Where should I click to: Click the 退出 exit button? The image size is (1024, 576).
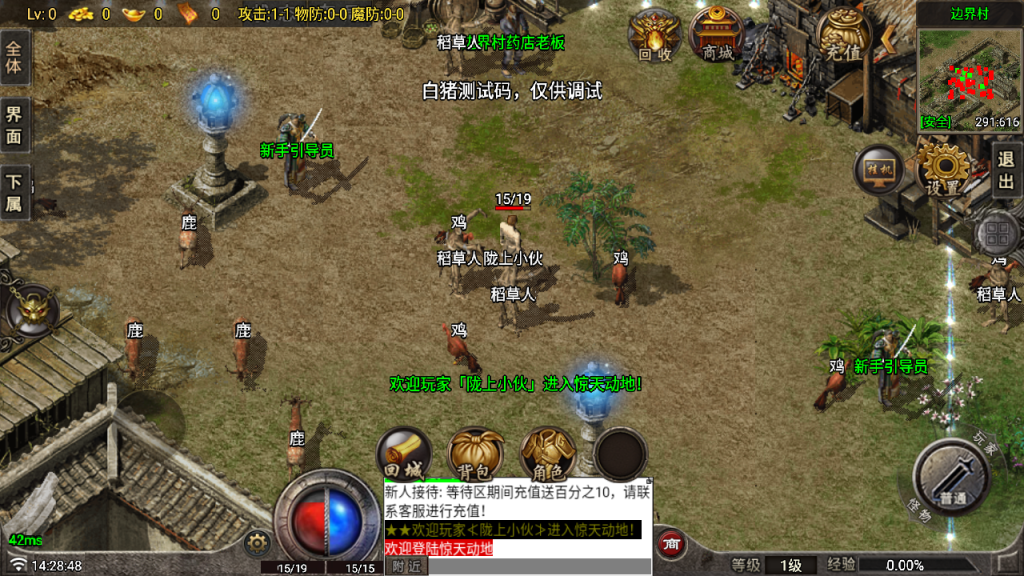coord(1006,170)
